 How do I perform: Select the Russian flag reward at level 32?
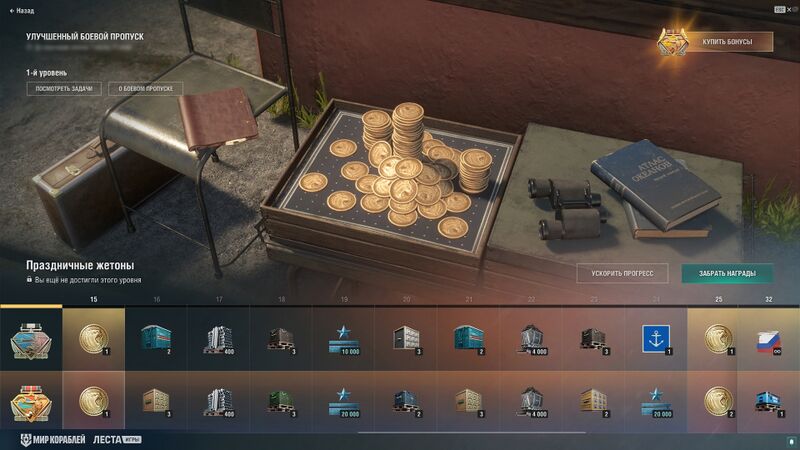[768, 338]
